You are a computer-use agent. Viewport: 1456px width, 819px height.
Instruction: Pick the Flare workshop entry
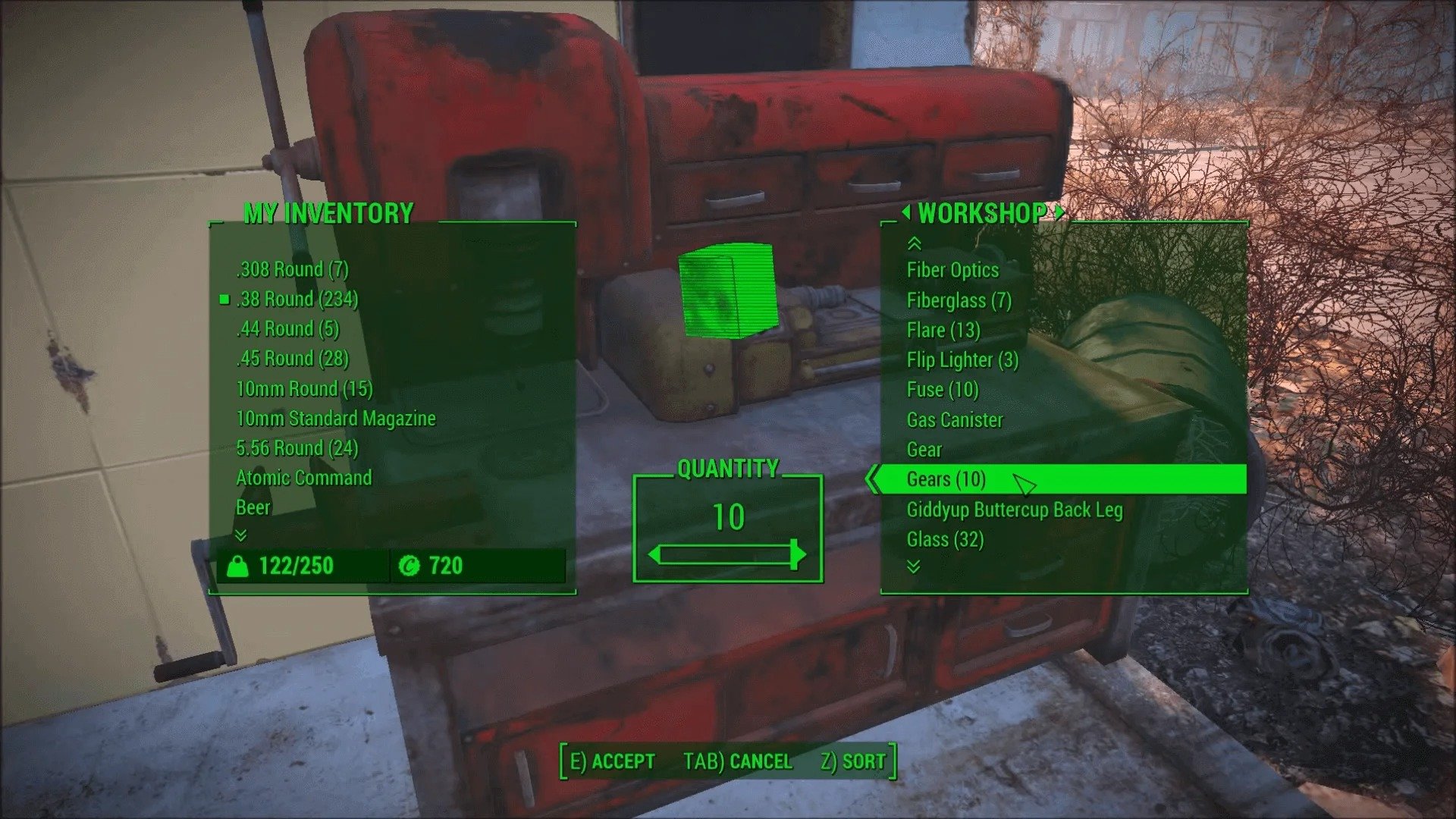coord(943,330)
